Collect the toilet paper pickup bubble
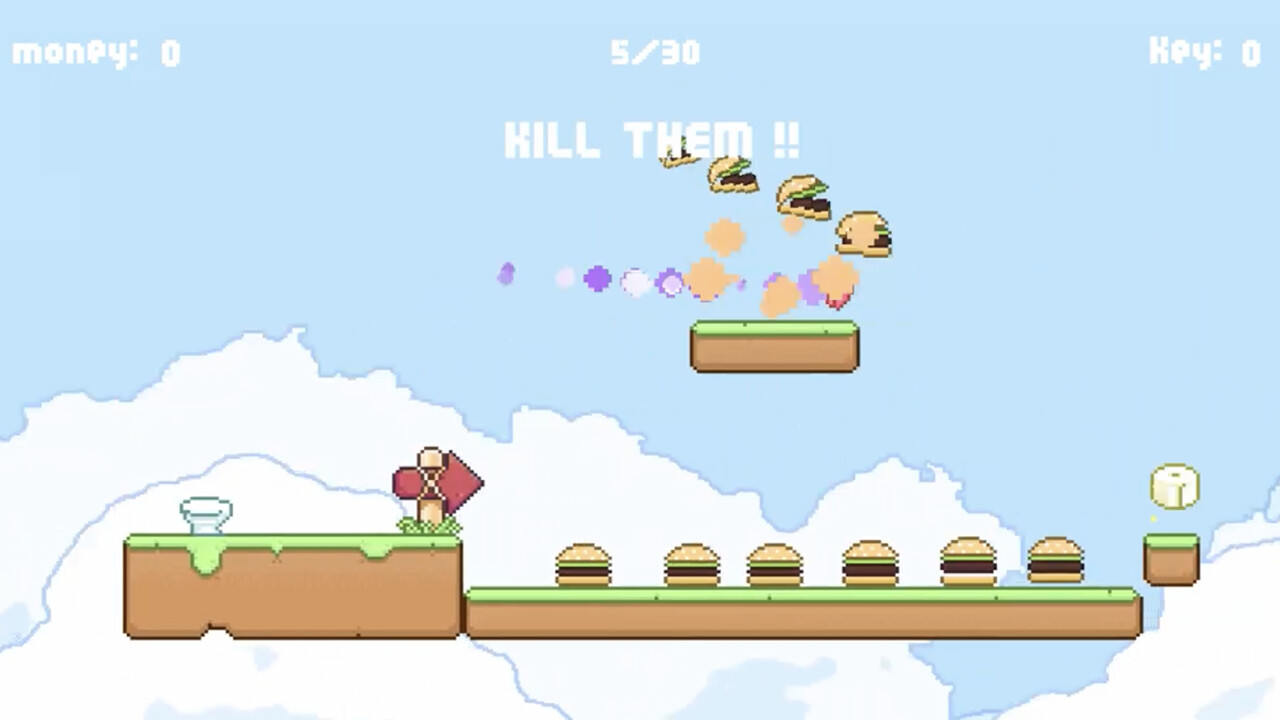Screen dimensions: 1280x720 tap(1173, 487)
